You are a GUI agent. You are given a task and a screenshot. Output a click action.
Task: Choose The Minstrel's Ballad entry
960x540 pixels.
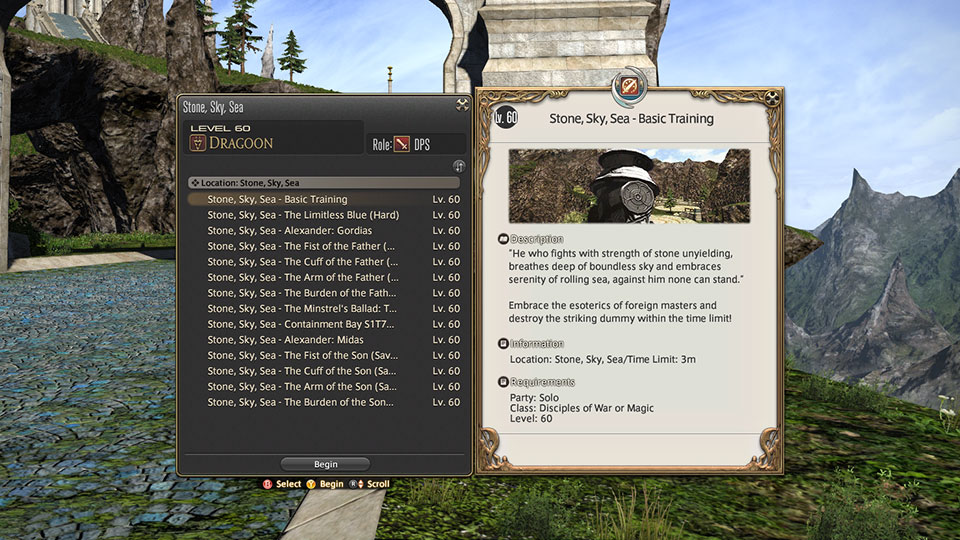click(x=301, y=309)
